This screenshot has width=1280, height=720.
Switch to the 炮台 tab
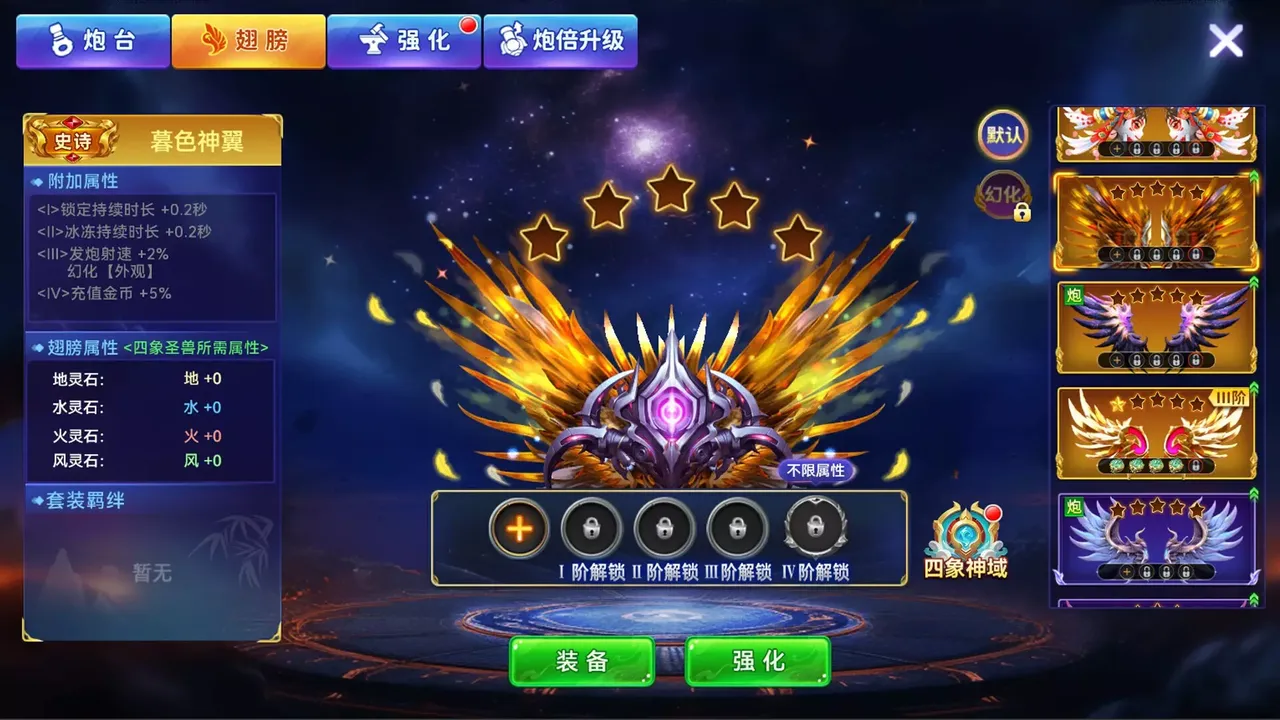point(93,41)
